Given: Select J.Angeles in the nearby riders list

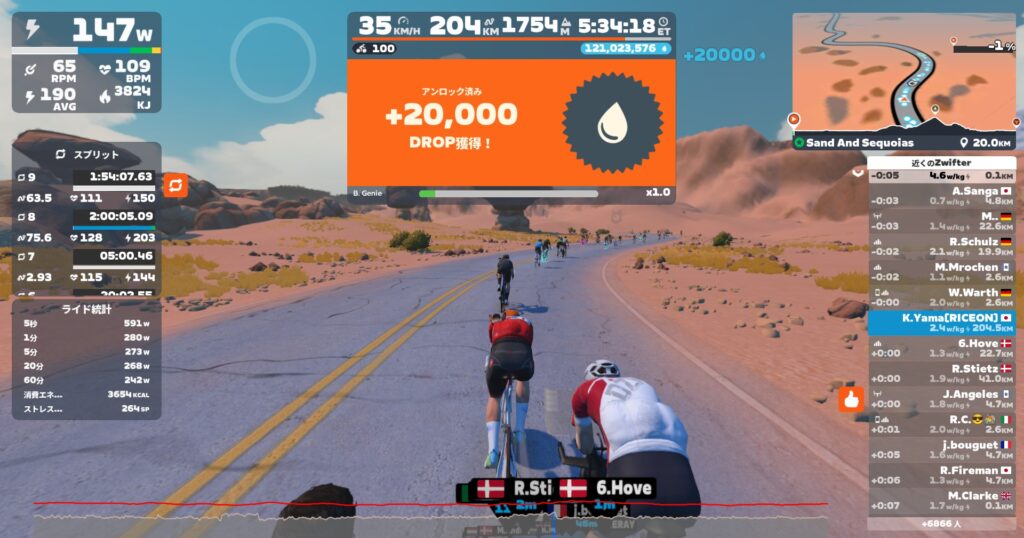Looking at the screenshot, I should (941, 399).
